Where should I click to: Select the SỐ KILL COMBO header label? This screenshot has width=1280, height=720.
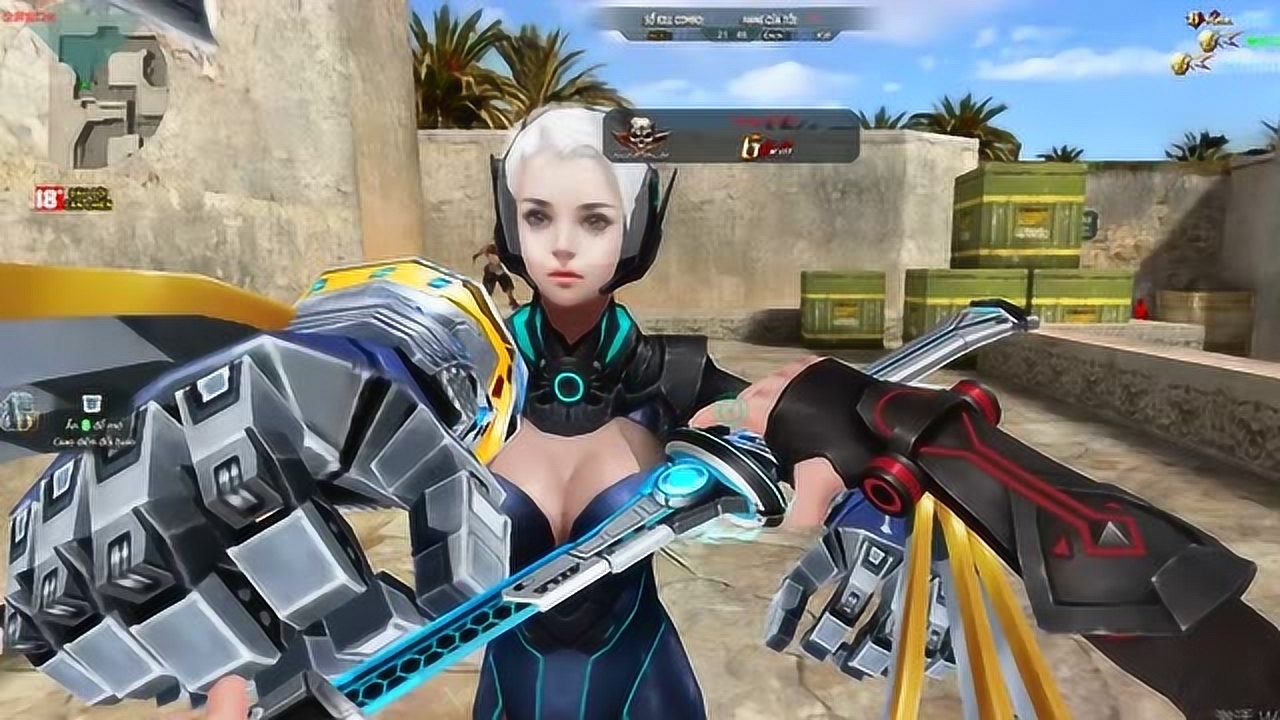tap(675, 18)
